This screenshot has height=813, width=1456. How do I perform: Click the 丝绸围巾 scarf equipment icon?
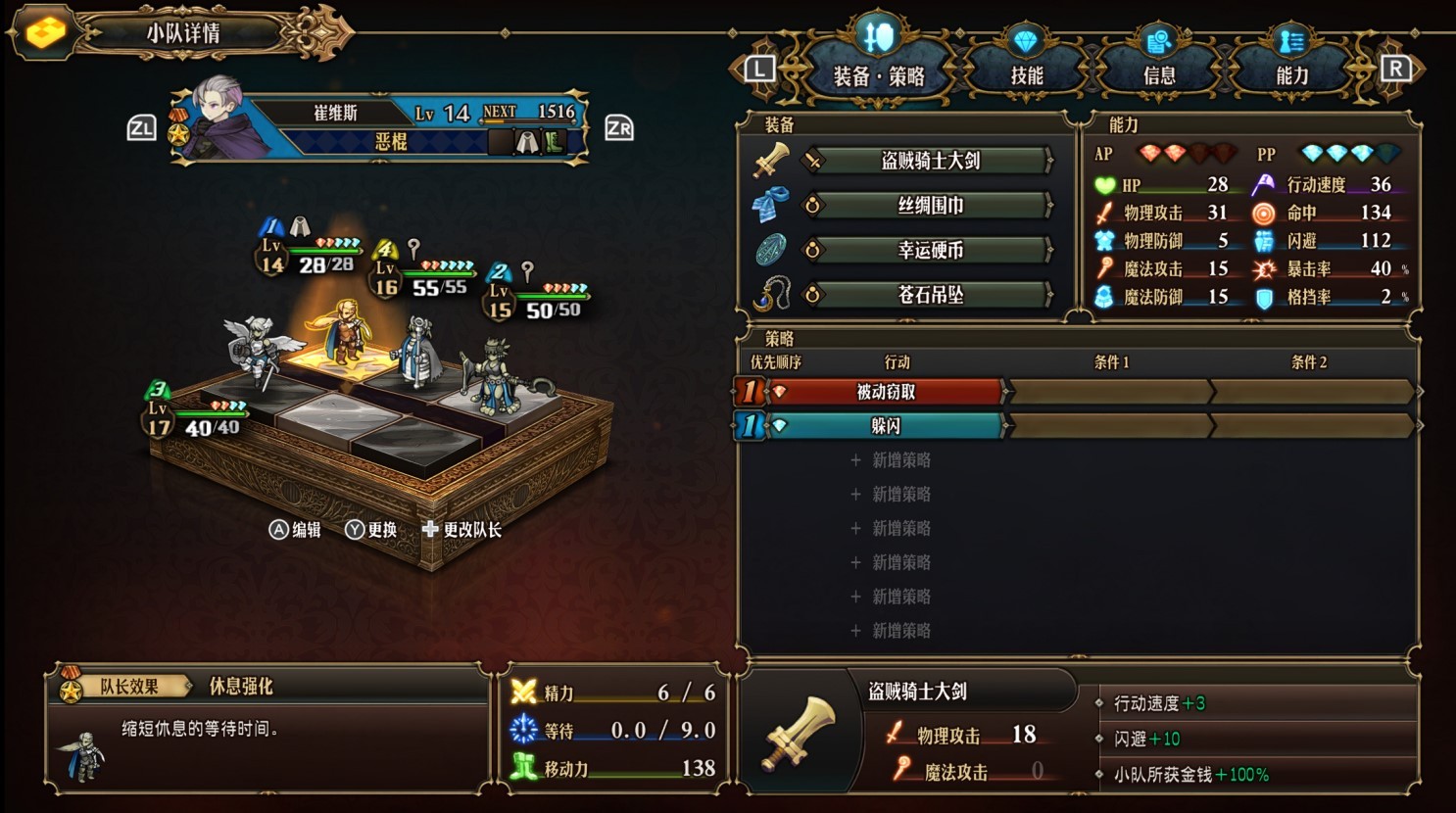(x=773, y=204)
